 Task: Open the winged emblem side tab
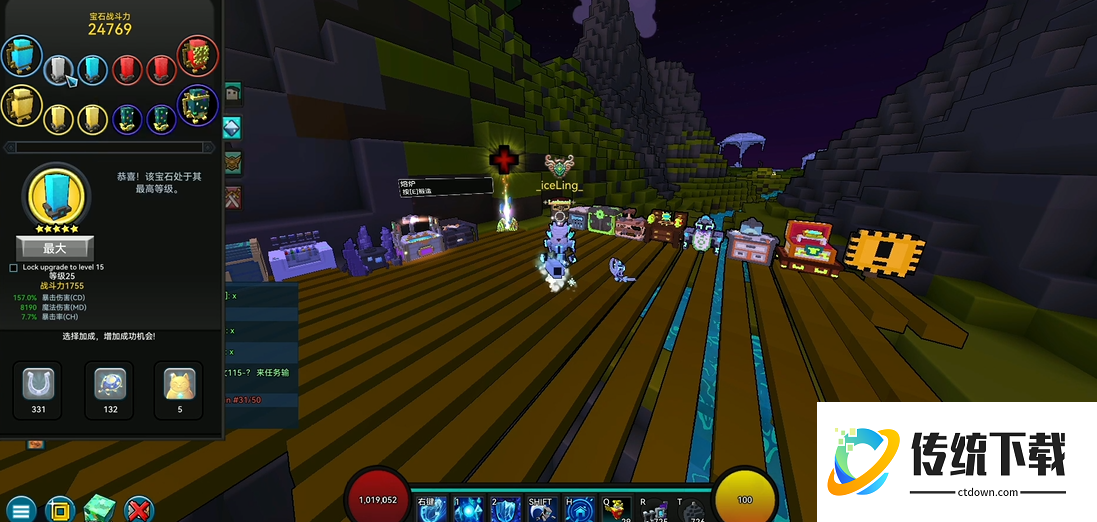tap(233, 162)
